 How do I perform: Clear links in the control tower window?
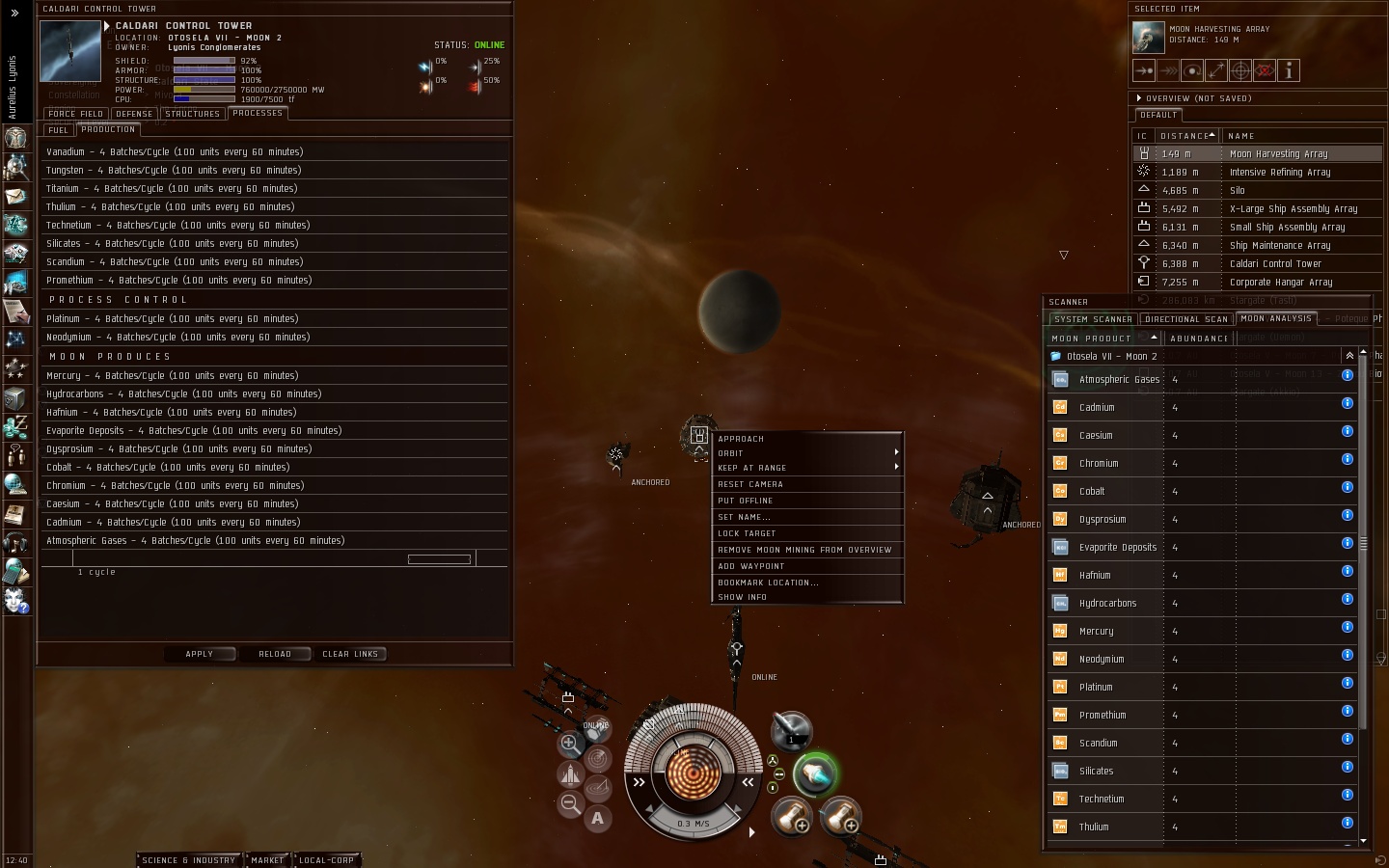click(x=350, y=654)
